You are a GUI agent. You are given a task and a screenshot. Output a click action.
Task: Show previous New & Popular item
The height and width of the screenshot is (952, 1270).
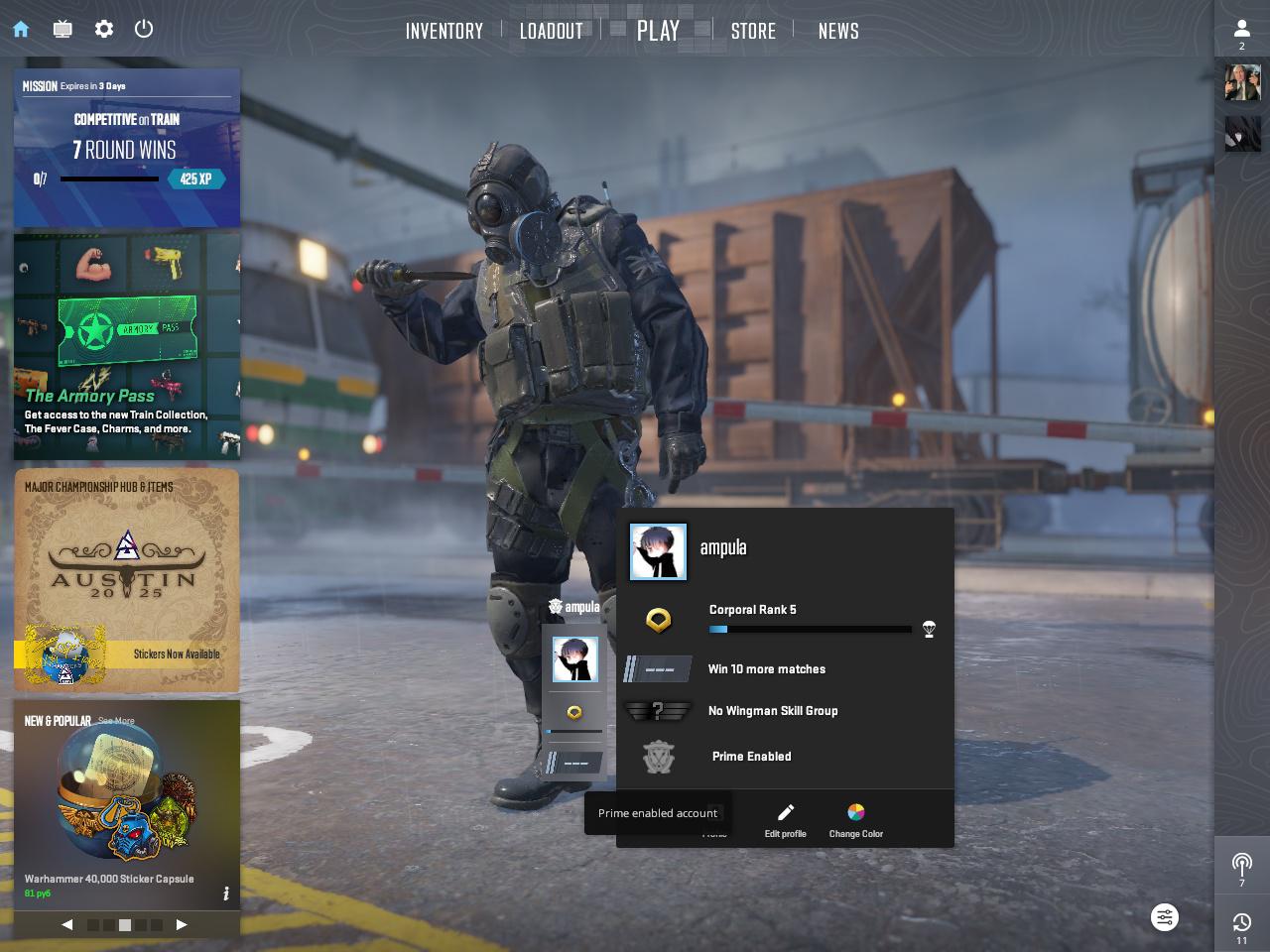[x=67, y=924]
